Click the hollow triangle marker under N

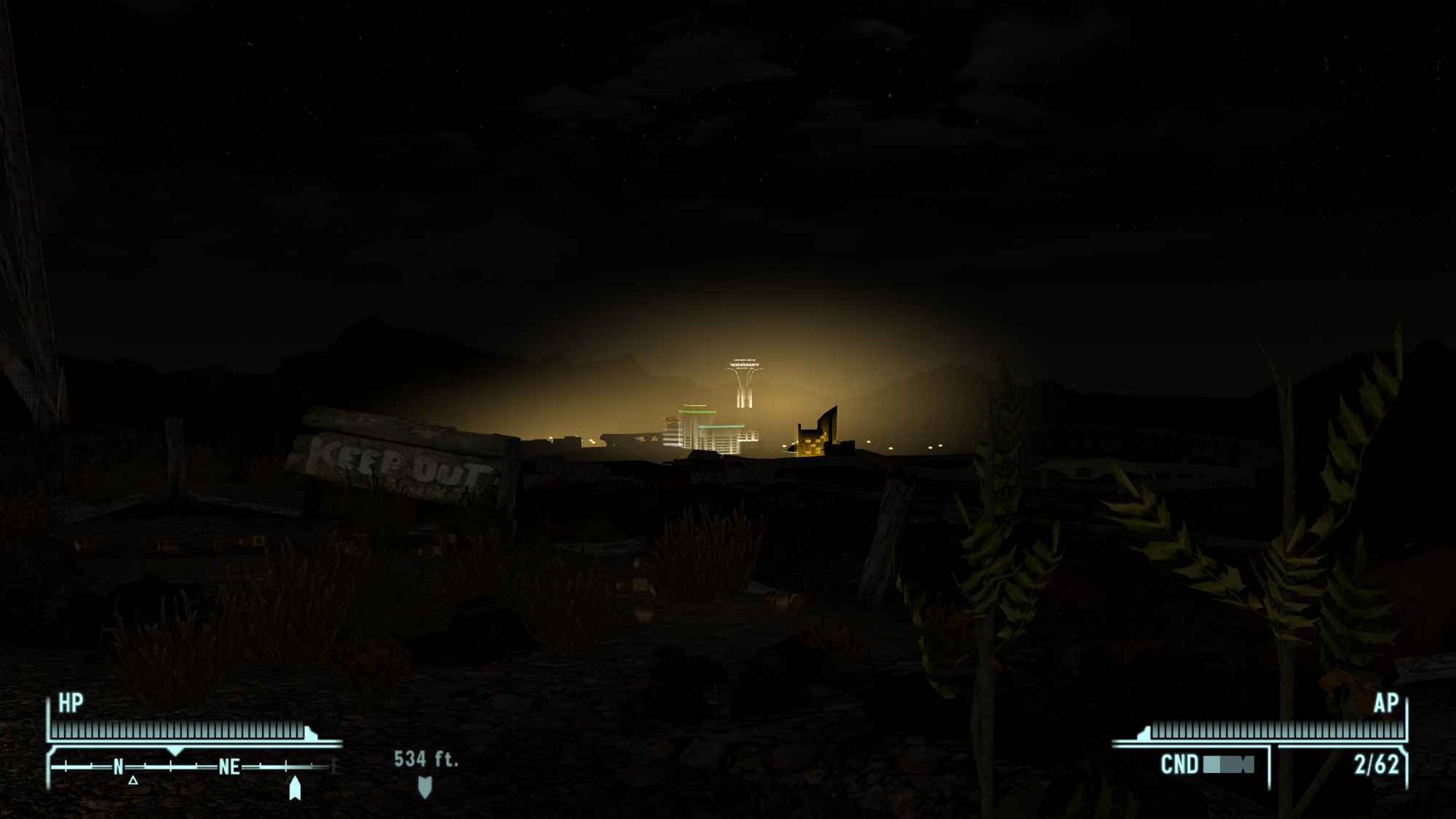tap(133, 780)
